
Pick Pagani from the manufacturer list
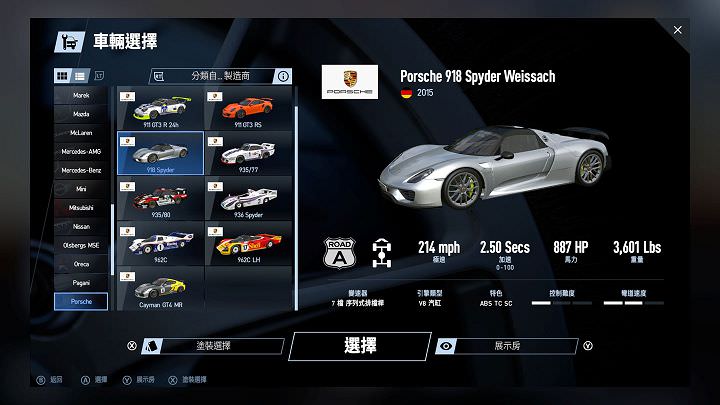[81, 282]
